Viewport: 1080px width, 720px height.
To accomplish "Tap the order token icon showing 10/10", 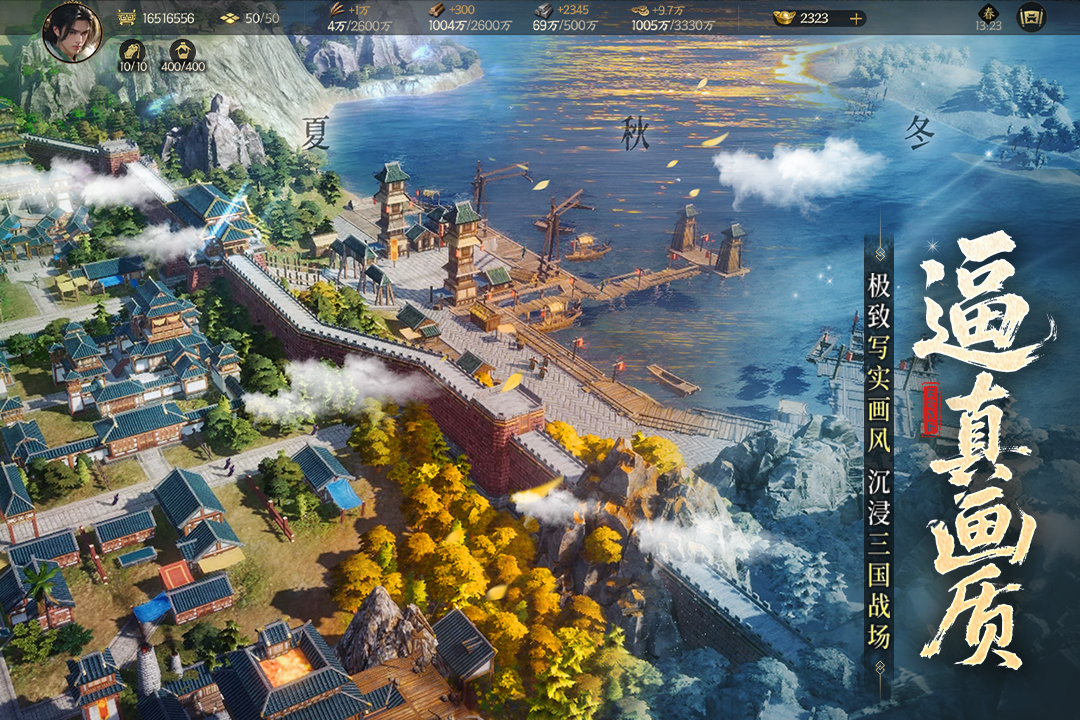I will 132,51.
